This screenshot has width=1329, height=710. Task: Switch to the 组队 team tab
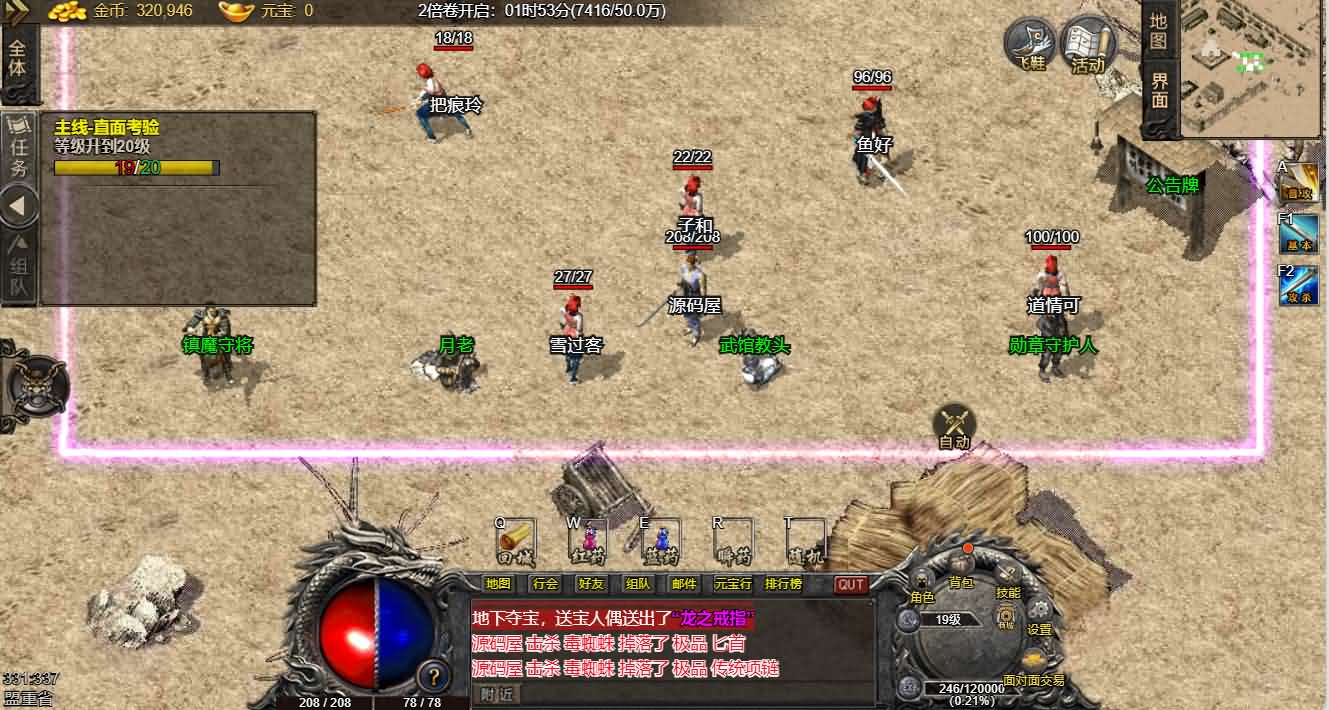click(19, 268)
